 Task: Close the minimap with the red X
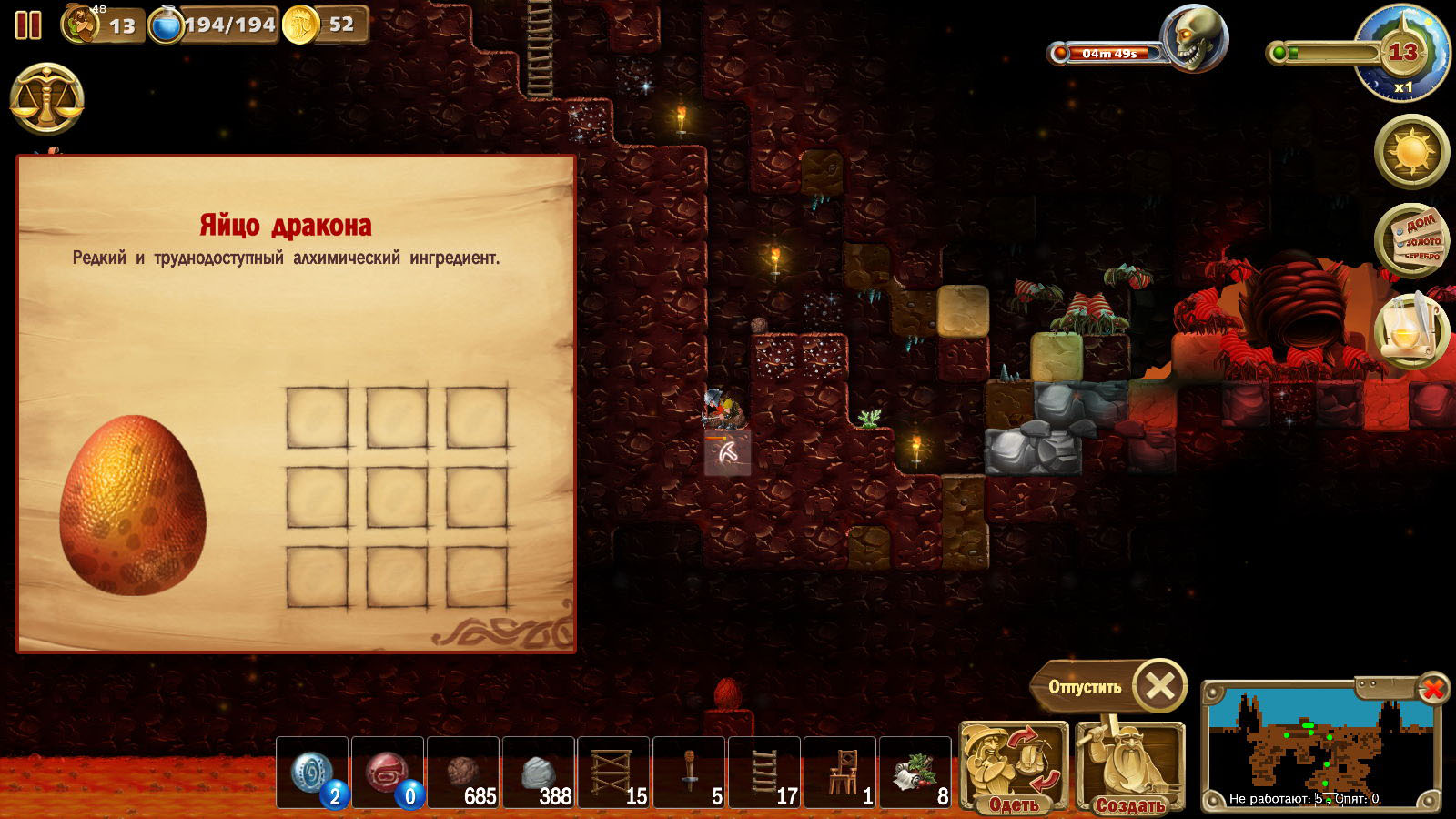pyautogui.click(x=1432, y=689)
